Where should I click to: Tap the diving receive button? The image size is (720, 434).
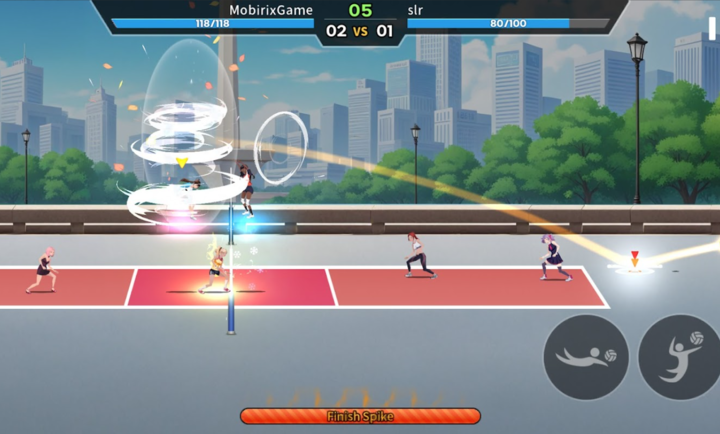click(586, 357)
